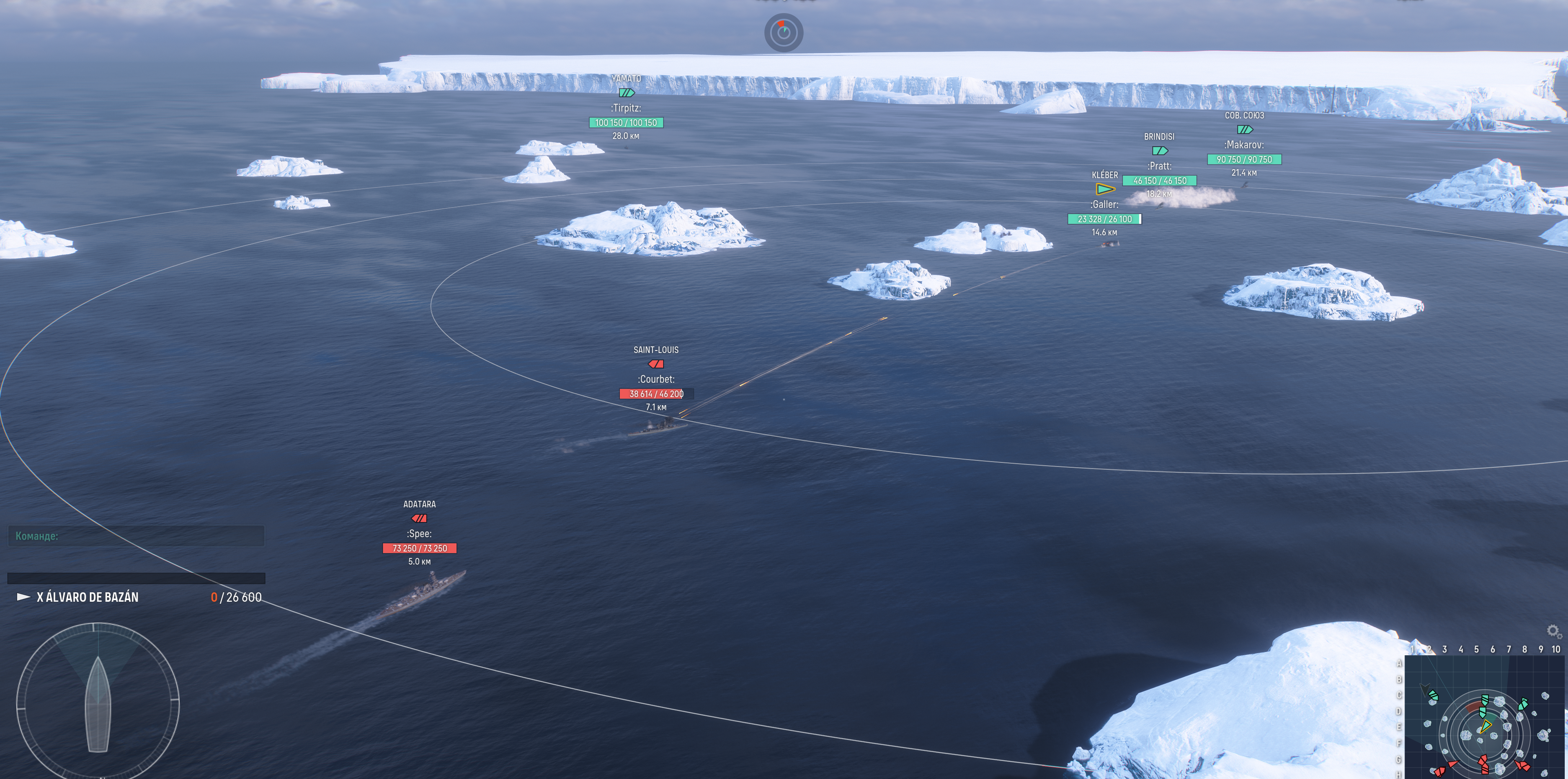Image resolution: width=1568 pixels, height=779 pixels.
Task: Target the Saint-Louis enemy ship marker
Action: click(655, 364)
